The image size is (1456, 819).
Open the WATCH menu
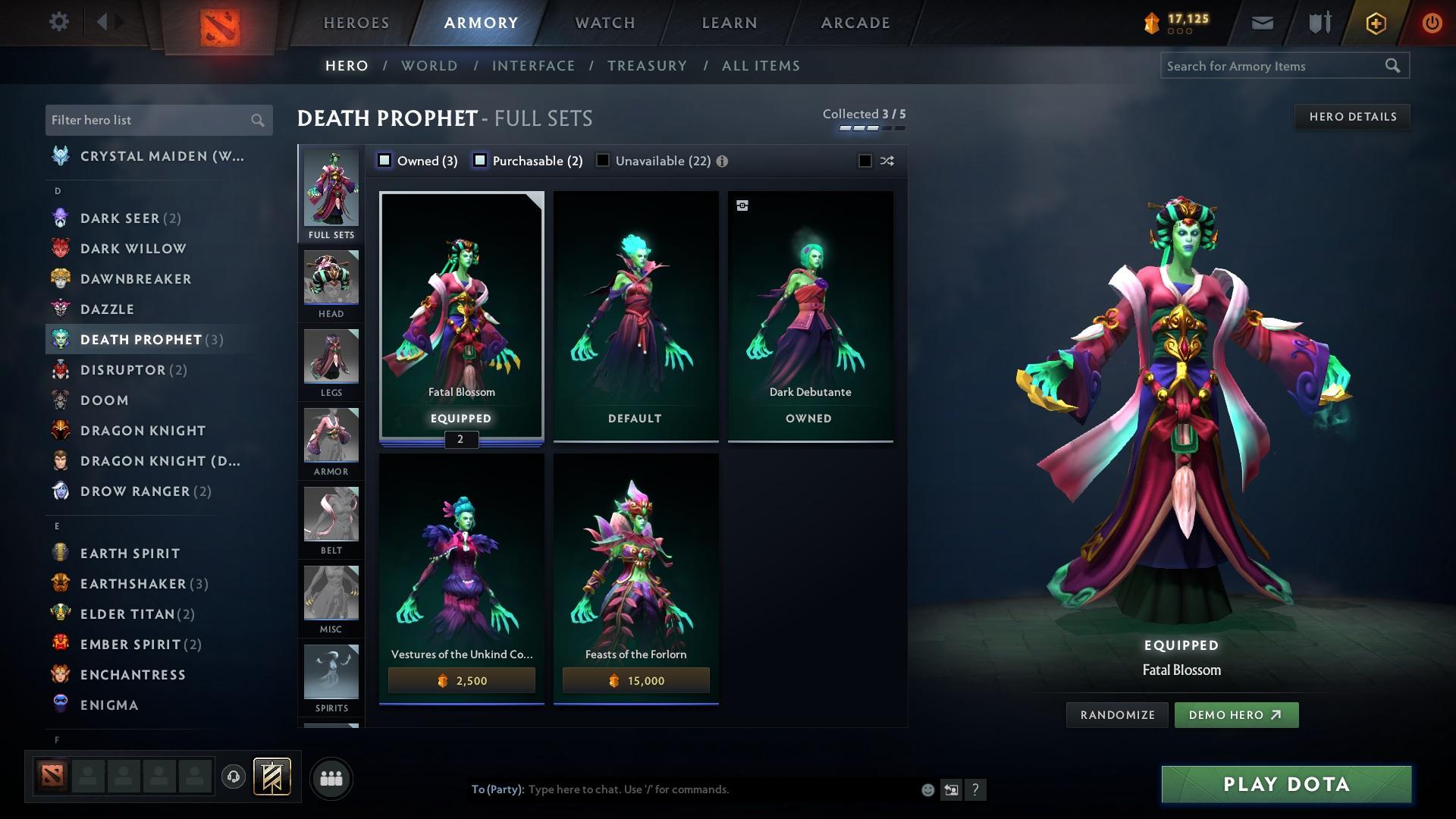tap(603, 23)
